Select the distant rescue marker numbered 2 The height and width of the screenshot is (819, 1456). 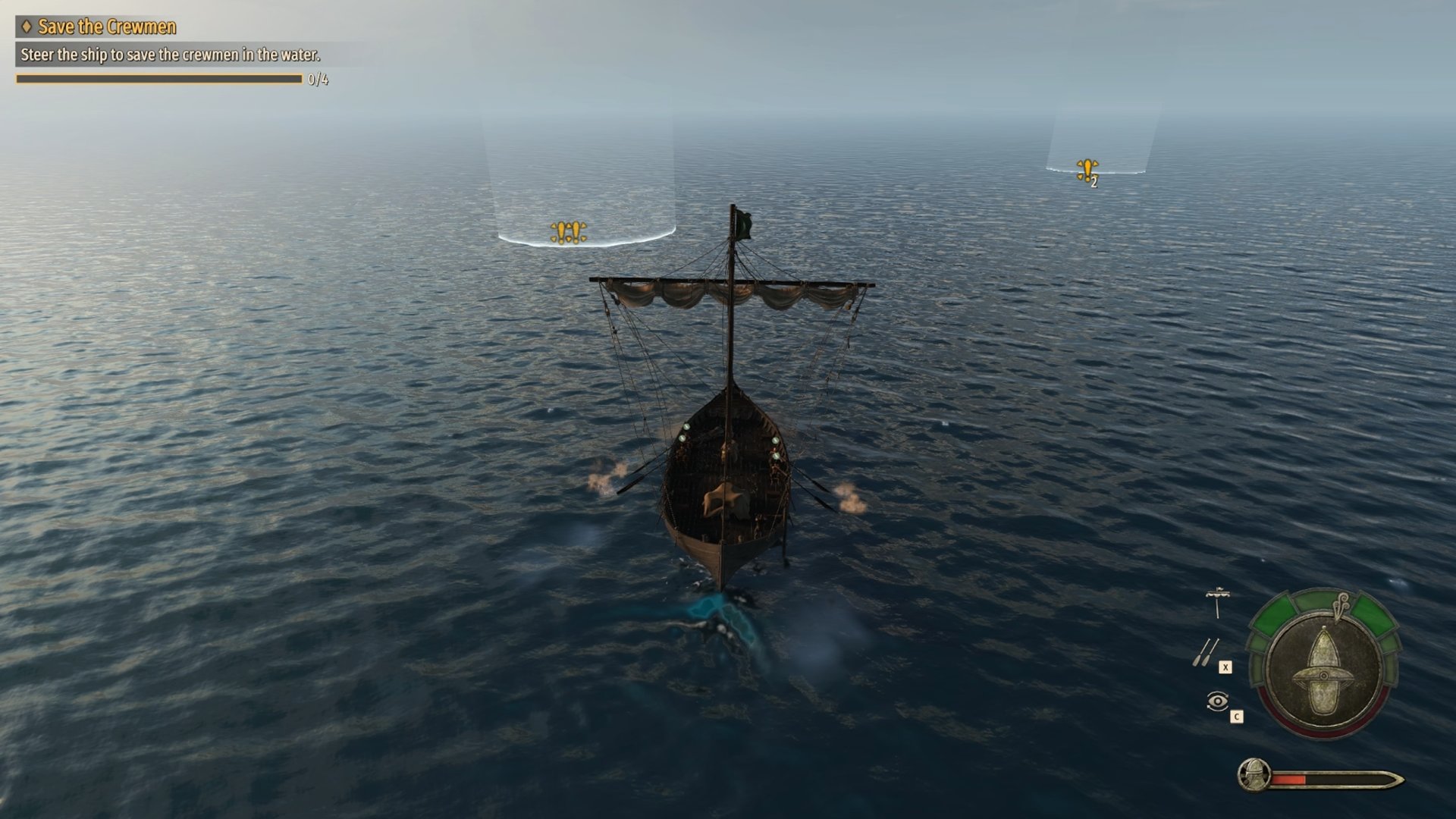point(1087,170)
